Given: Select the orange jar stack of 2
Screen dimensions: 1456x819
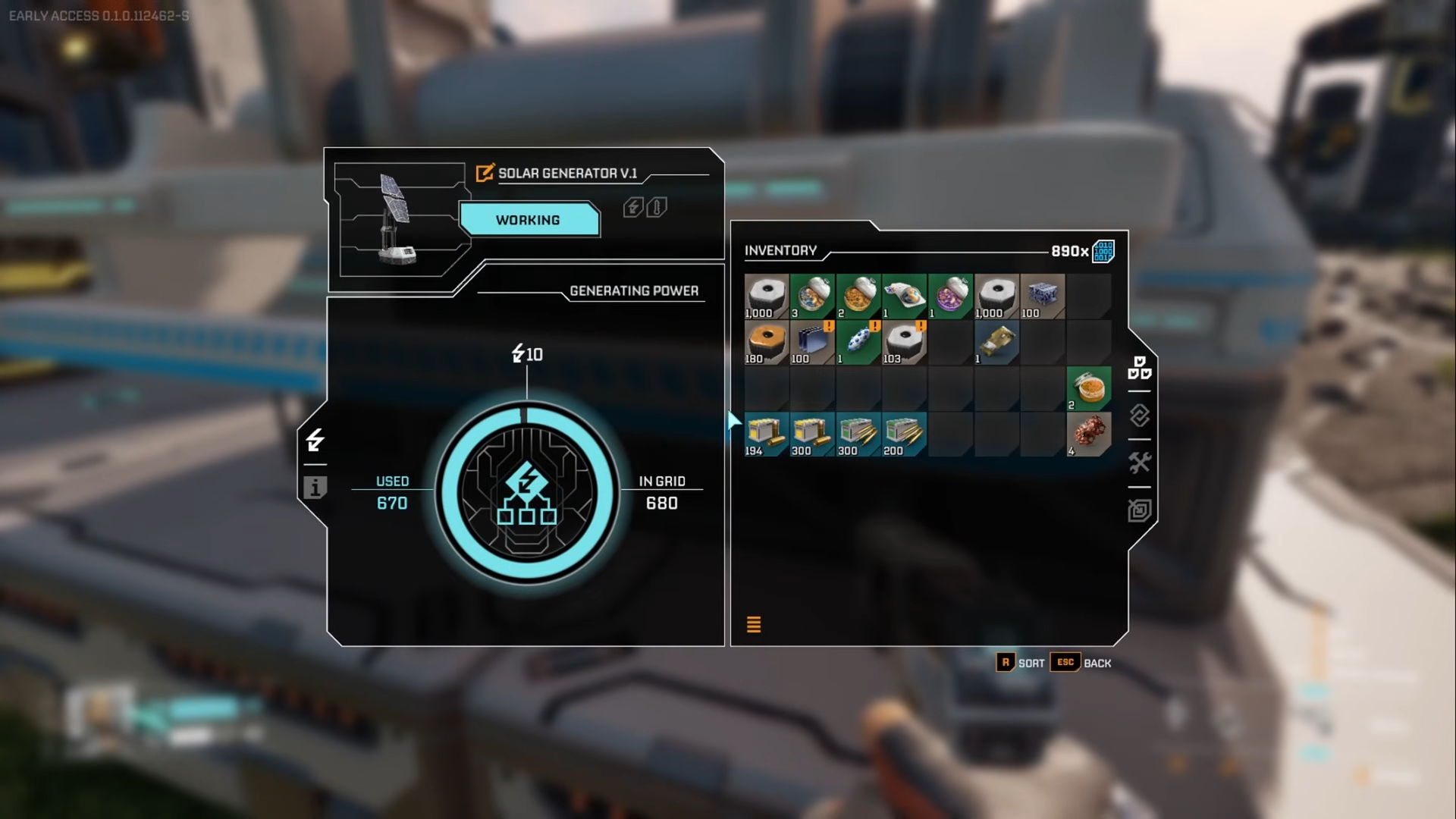Looking at the screenshot, I should tap(1089, 388).
